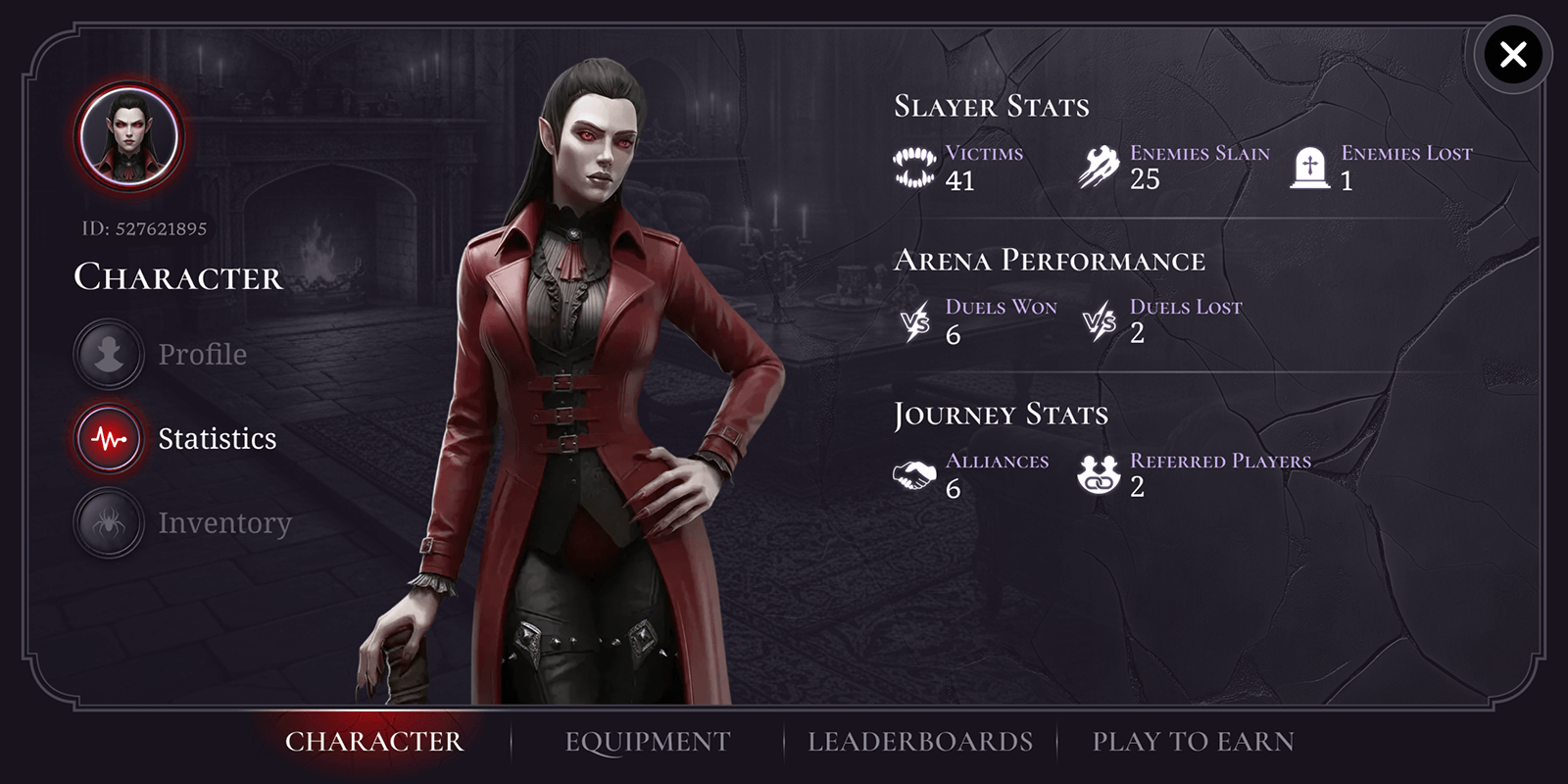
Task: Click the VS bolt icon beside Duels Won
Action: pos(914,321)
